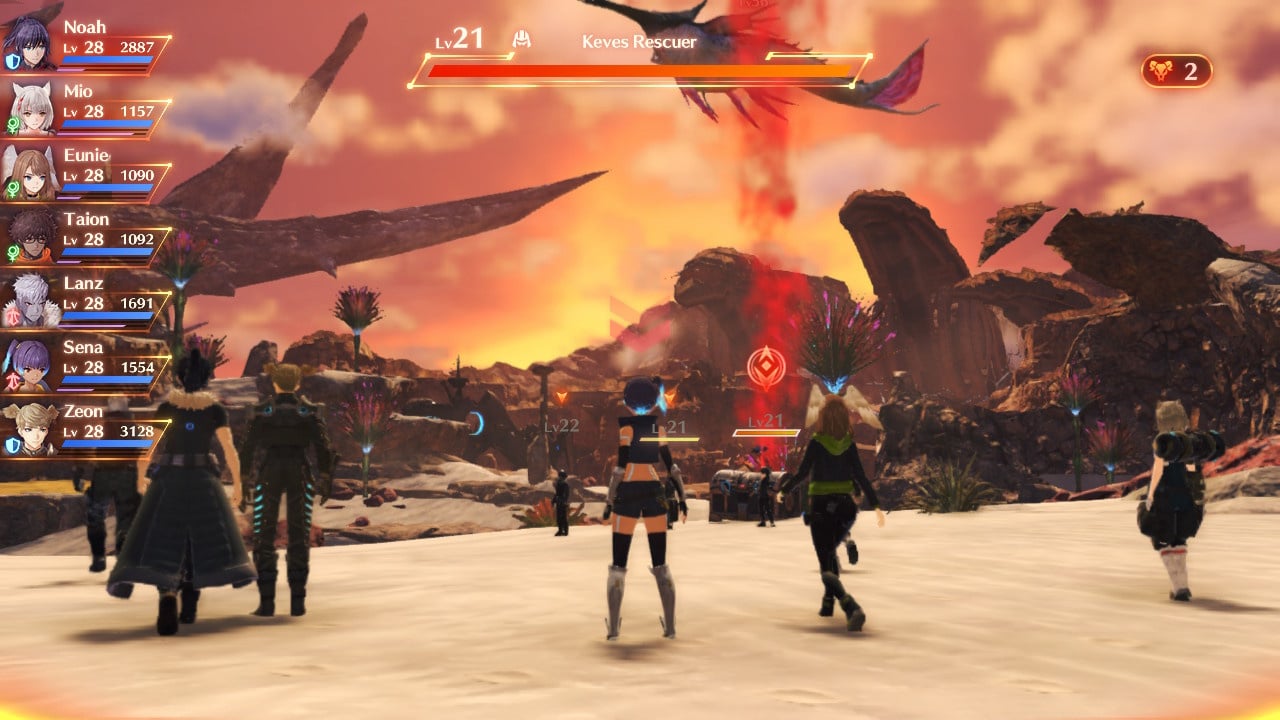Viewport: 1280px width, 720px height.
Task: Select Noah's party member panel
Action: [85, 45]
